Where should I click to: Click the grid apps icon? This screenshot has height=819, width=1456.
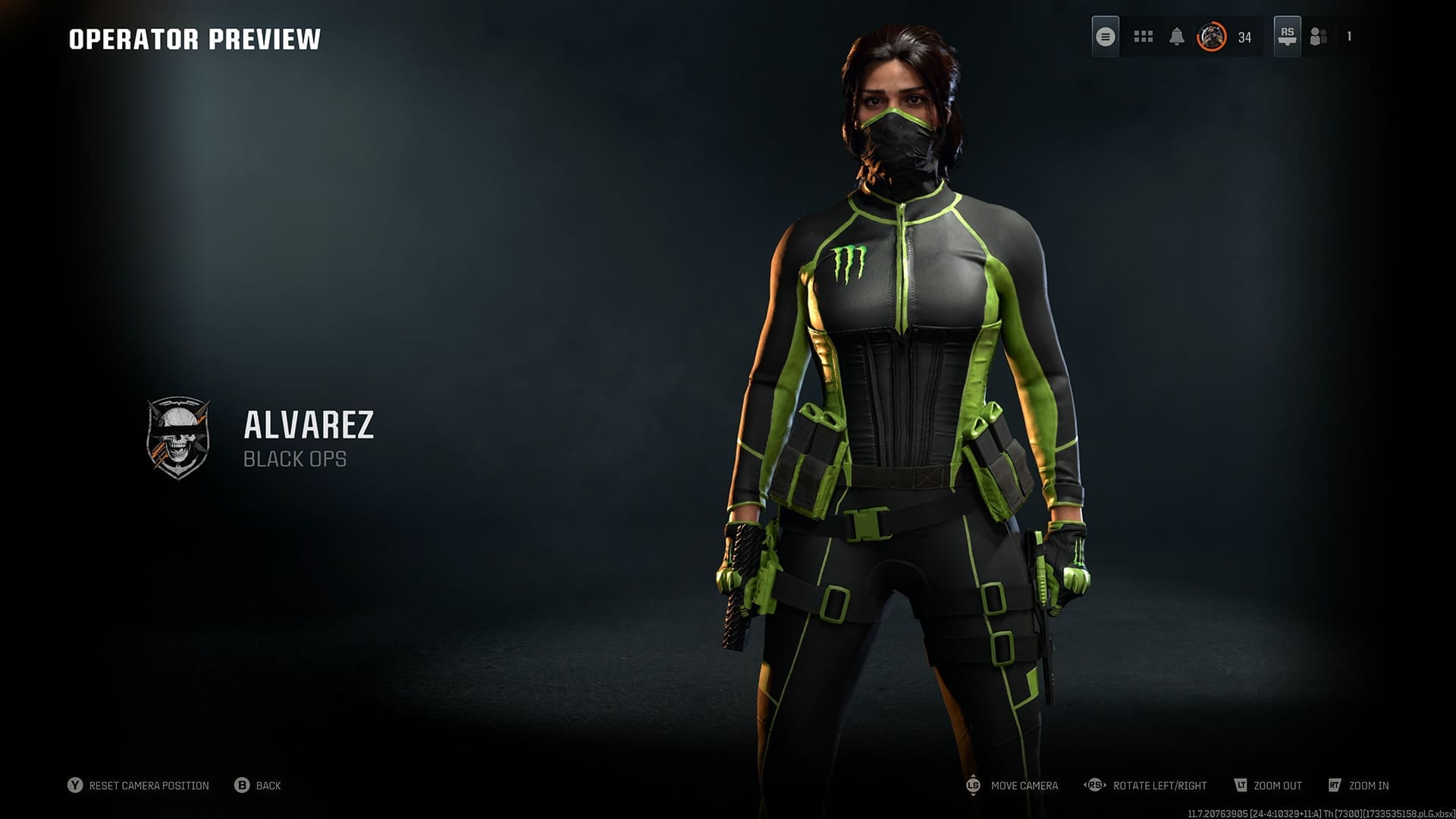(1143, 36)
